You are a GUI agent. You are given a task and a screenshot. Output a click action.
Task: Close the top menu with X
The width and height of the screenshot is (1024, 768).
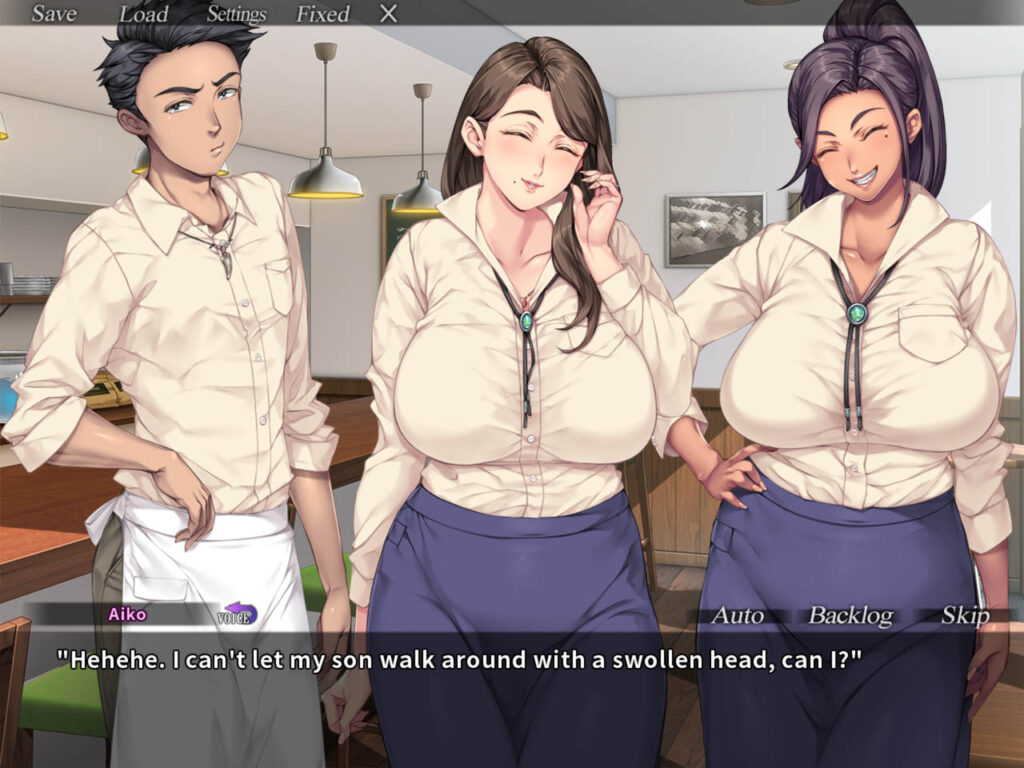(x=389, y=14)
